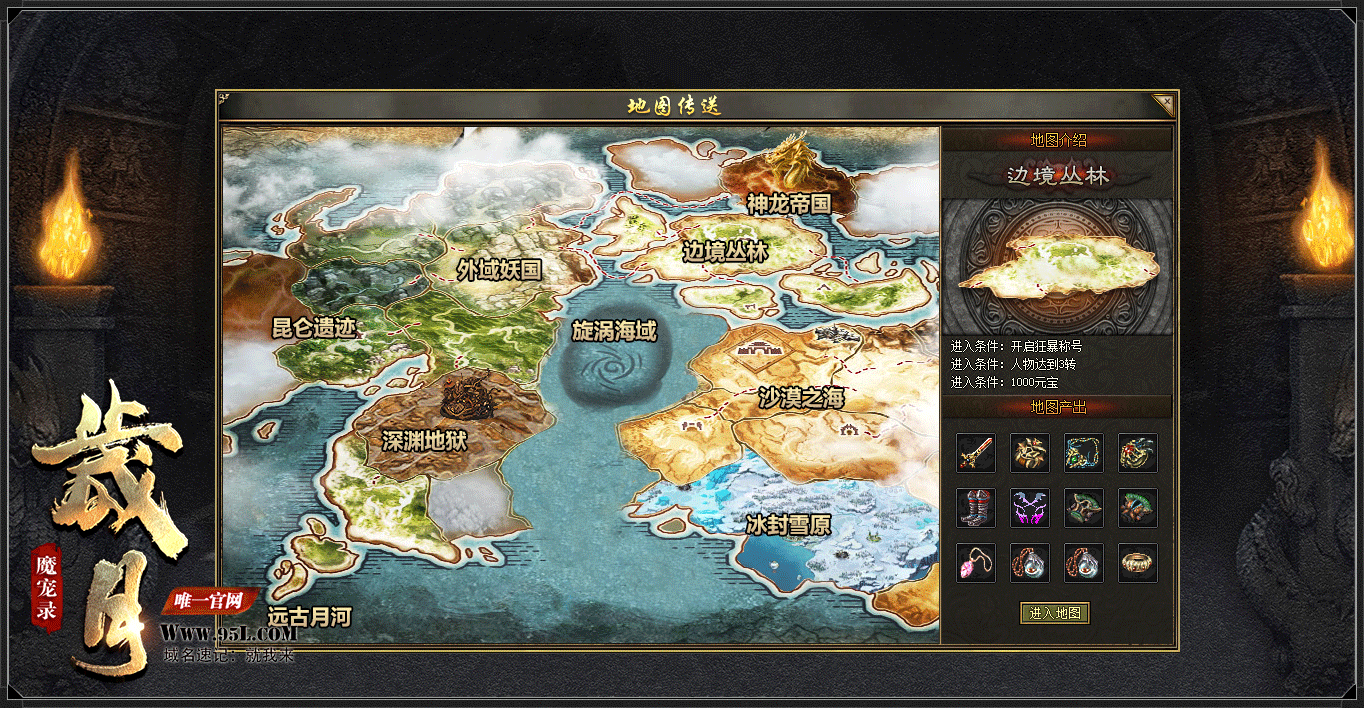Select the gold ring drop icon
This screenshot has width=1364, height=708.
1137,563
